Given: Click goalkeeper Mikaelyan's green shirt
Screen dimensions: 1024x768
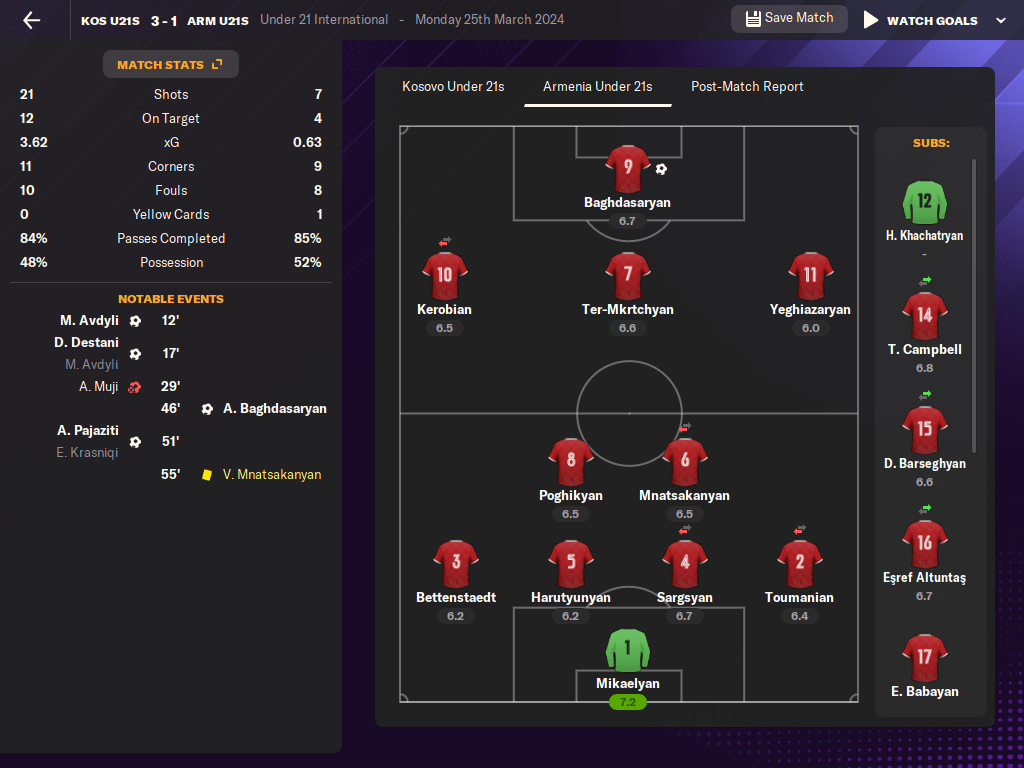Looking at the screenshot, I should click(x=627, y=651).
